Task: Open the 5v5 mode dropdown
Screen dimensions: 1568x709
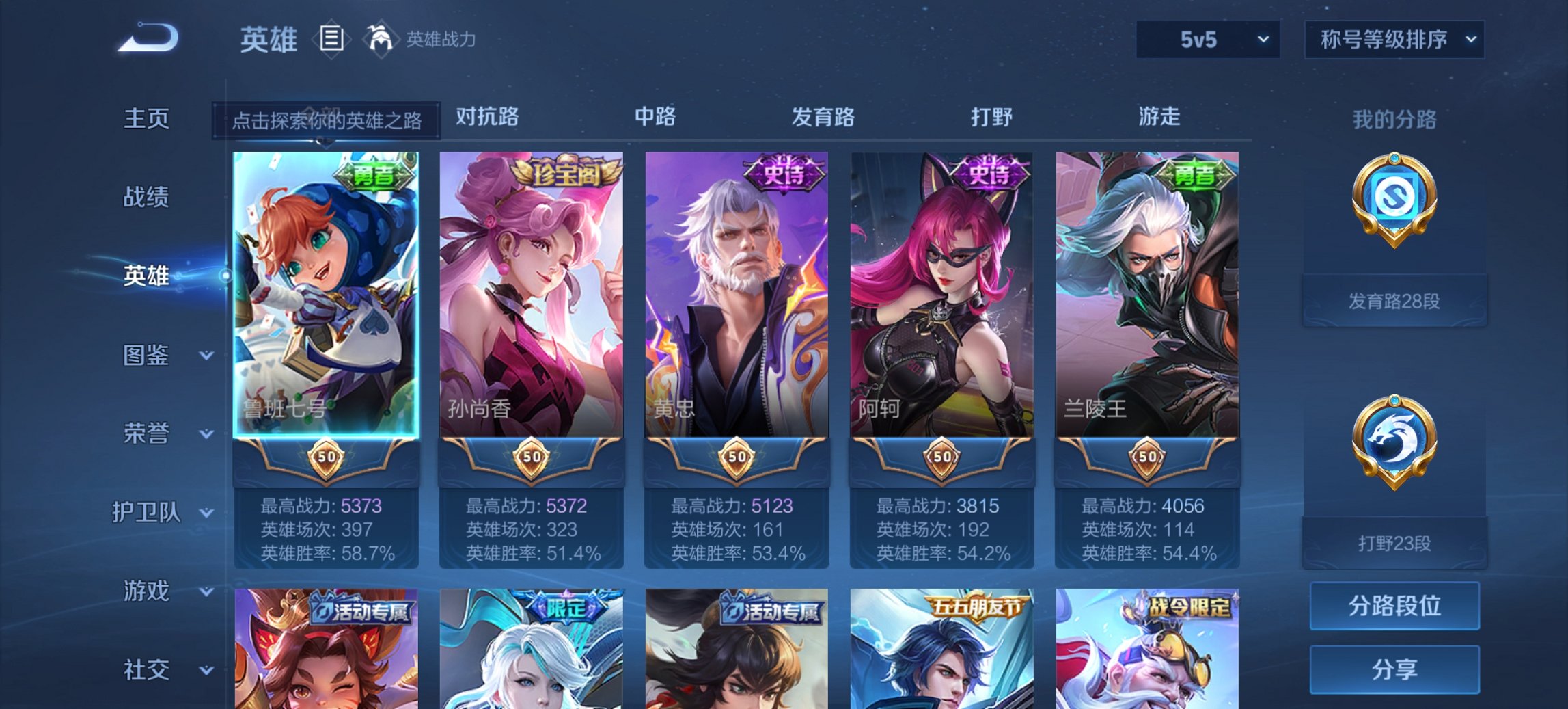Action: coord(1207,40)
